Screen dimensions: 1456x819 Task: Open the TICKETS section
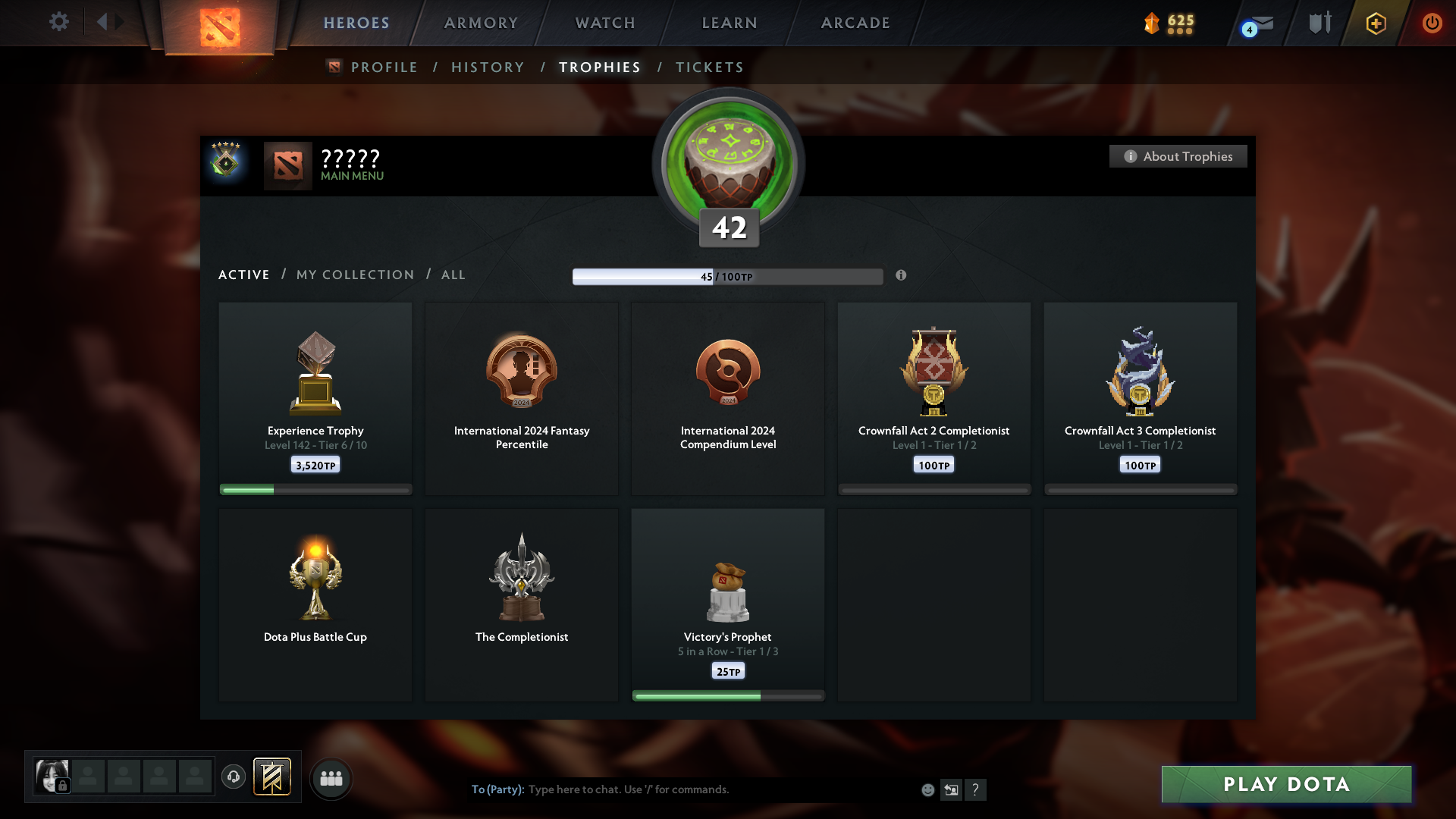[x=709, y=67]
